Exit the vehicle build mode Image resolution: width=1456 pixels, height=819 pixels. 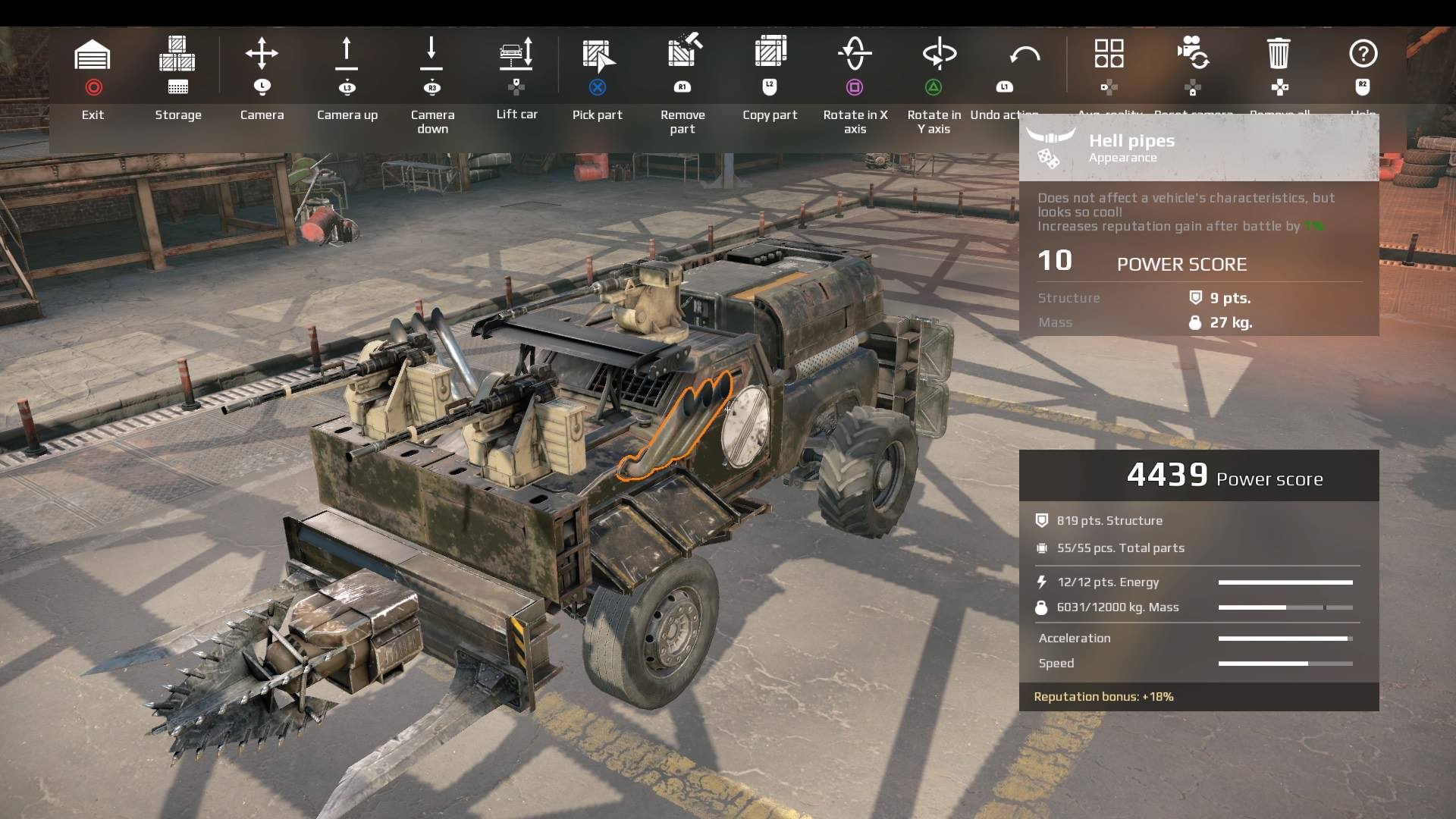93,55
